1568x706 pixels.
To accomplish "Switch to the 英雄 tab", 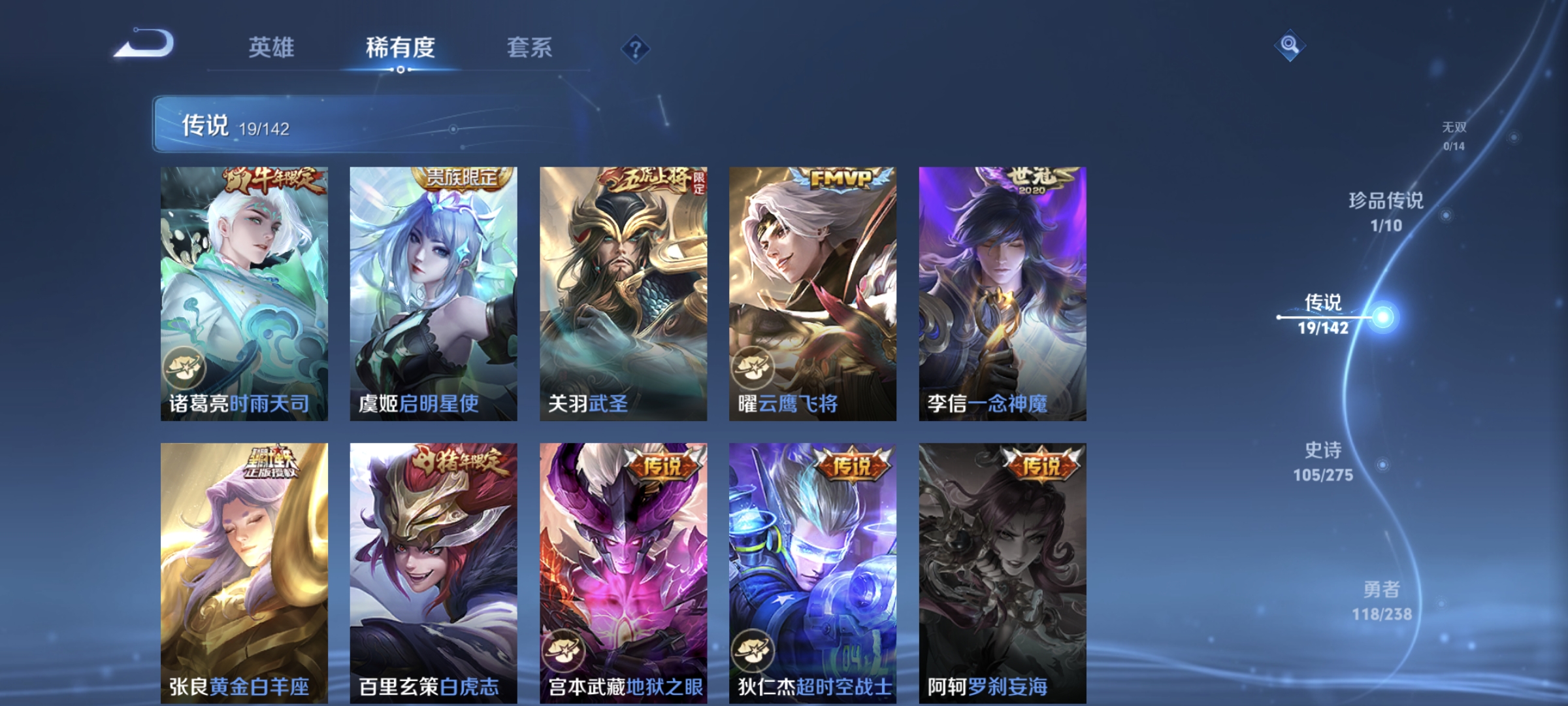I will click(x=274, y=48).
